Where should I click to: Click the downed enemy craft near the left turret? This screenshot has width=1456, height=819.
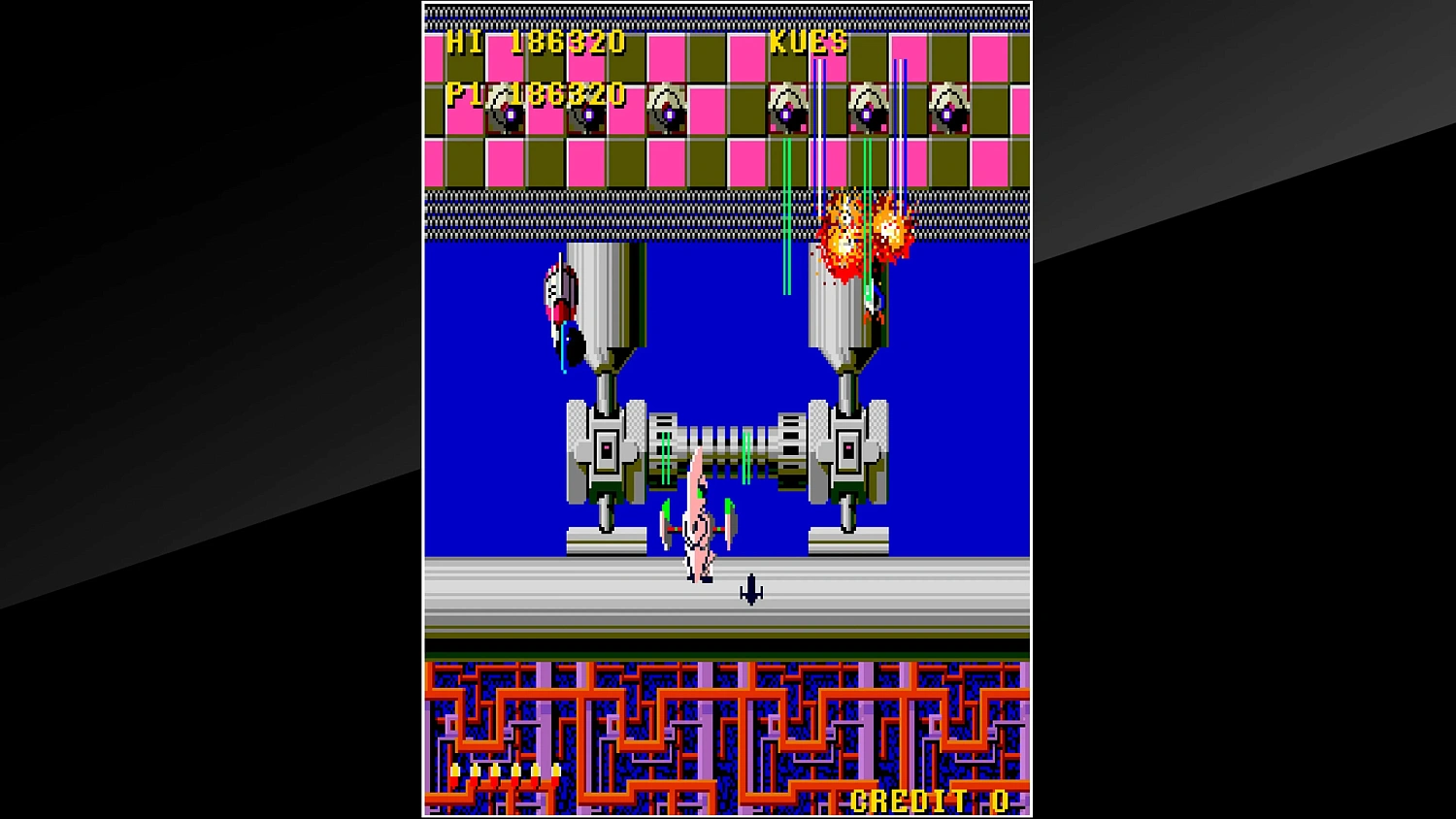tap(561, 291)
